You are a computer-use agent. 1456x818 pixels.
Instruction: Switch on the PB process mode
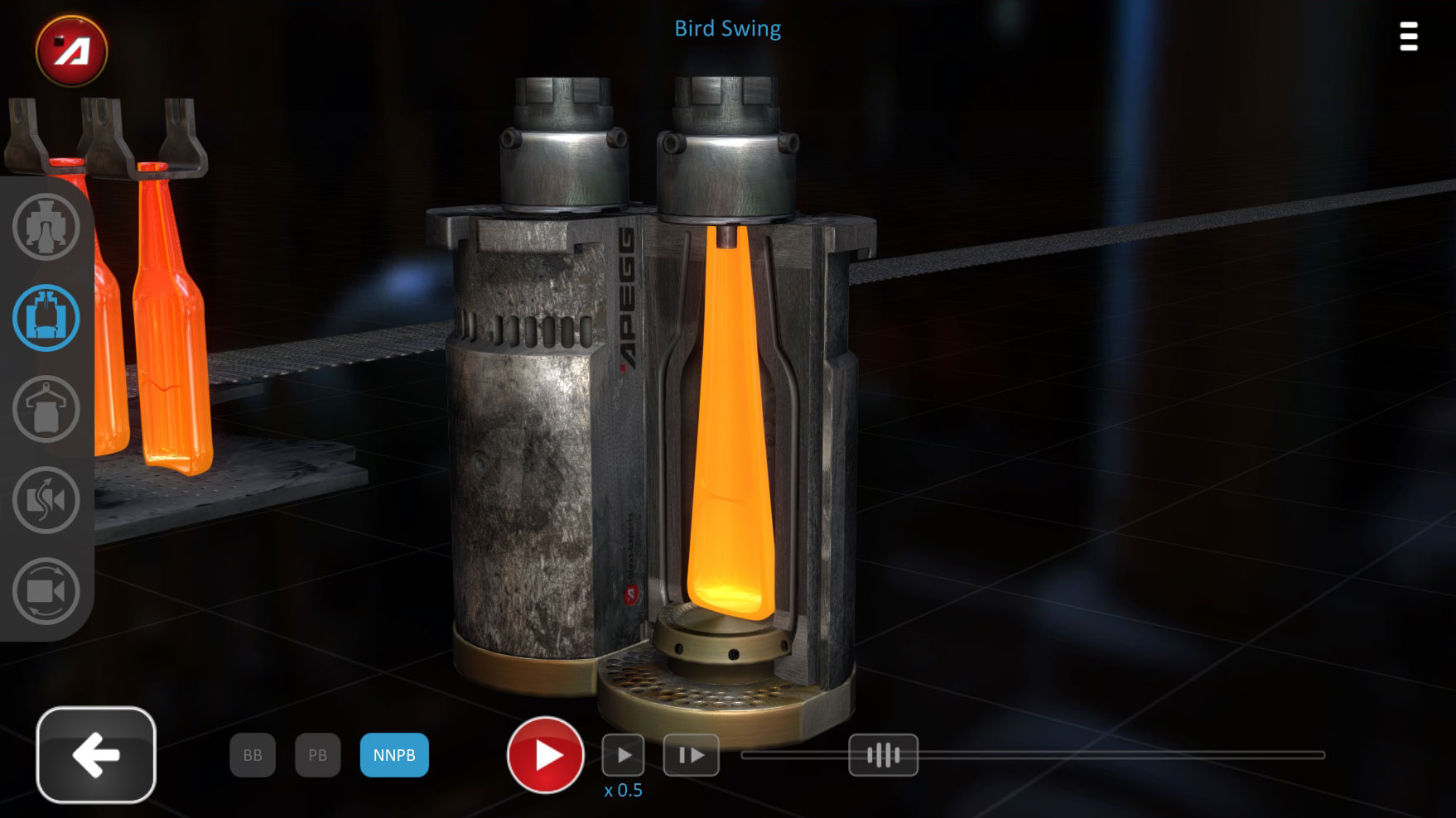317,754
